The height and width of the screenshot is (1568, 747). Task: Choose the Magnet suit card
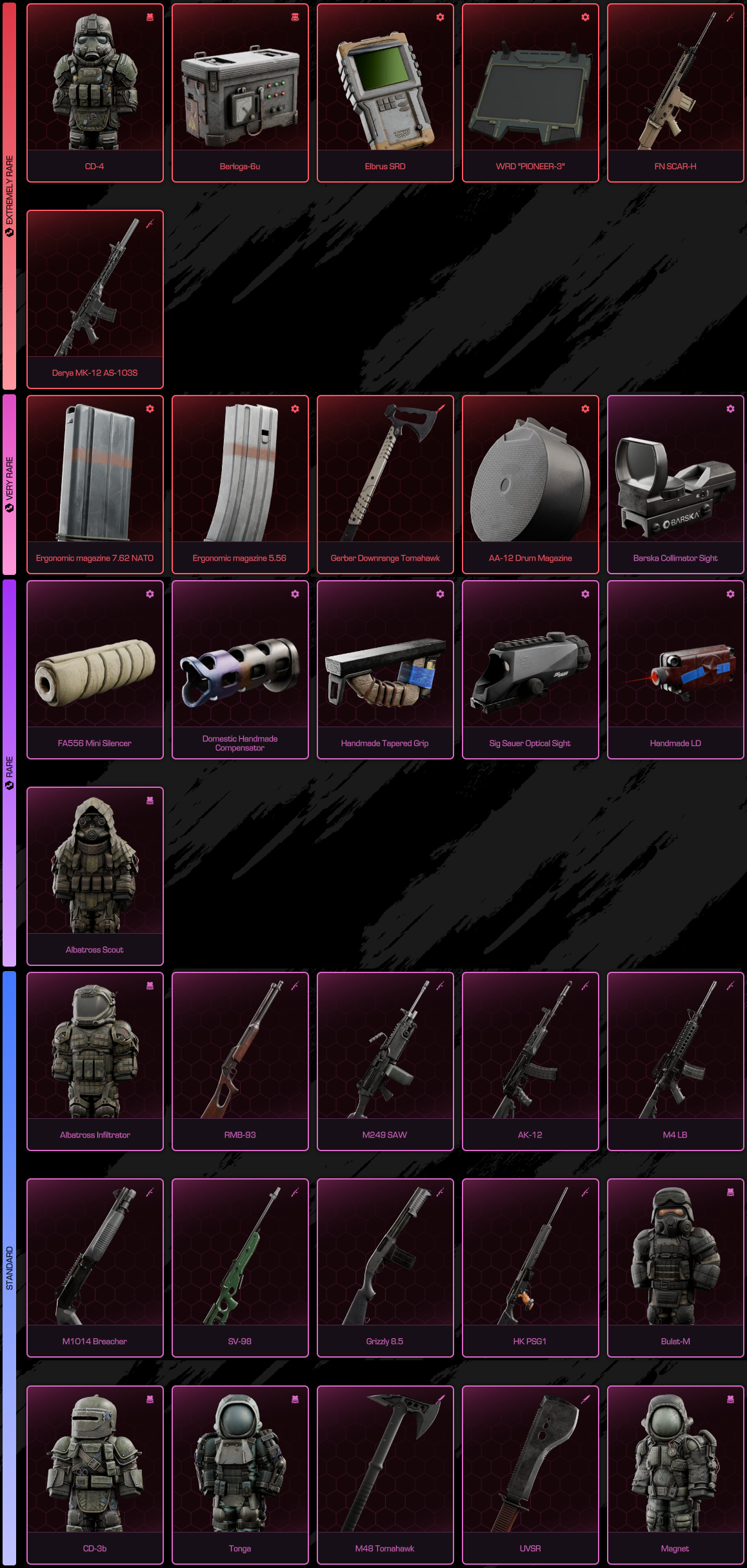click(x=675, y=1475)
